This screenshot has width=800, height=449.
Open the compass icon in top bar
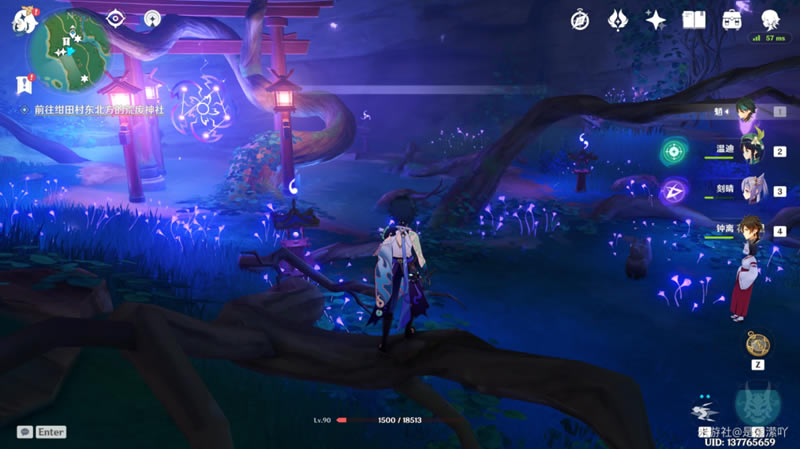580,19
